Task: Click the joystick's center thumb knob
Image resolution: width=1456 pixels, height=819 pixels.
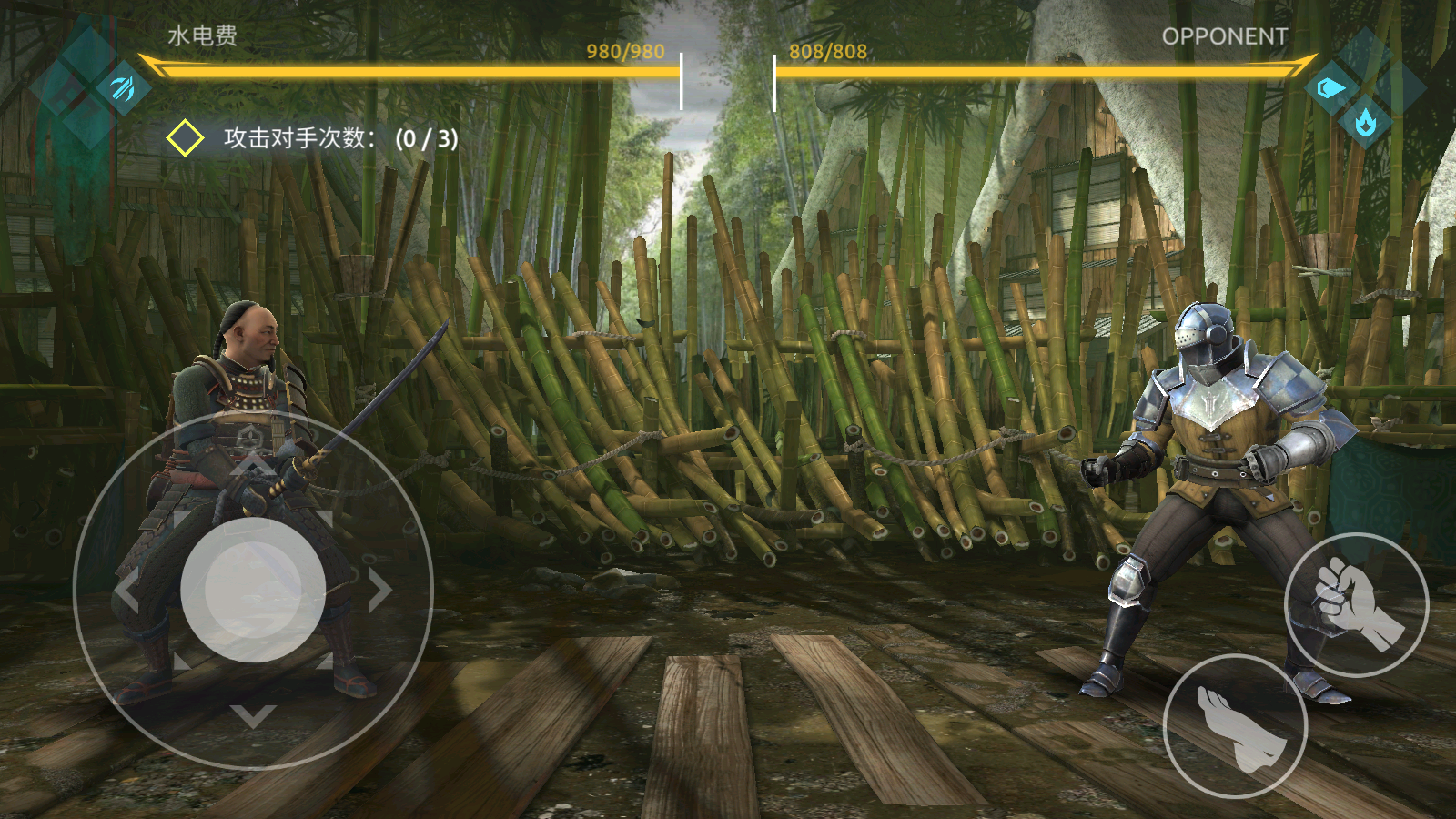Action: 253,590
